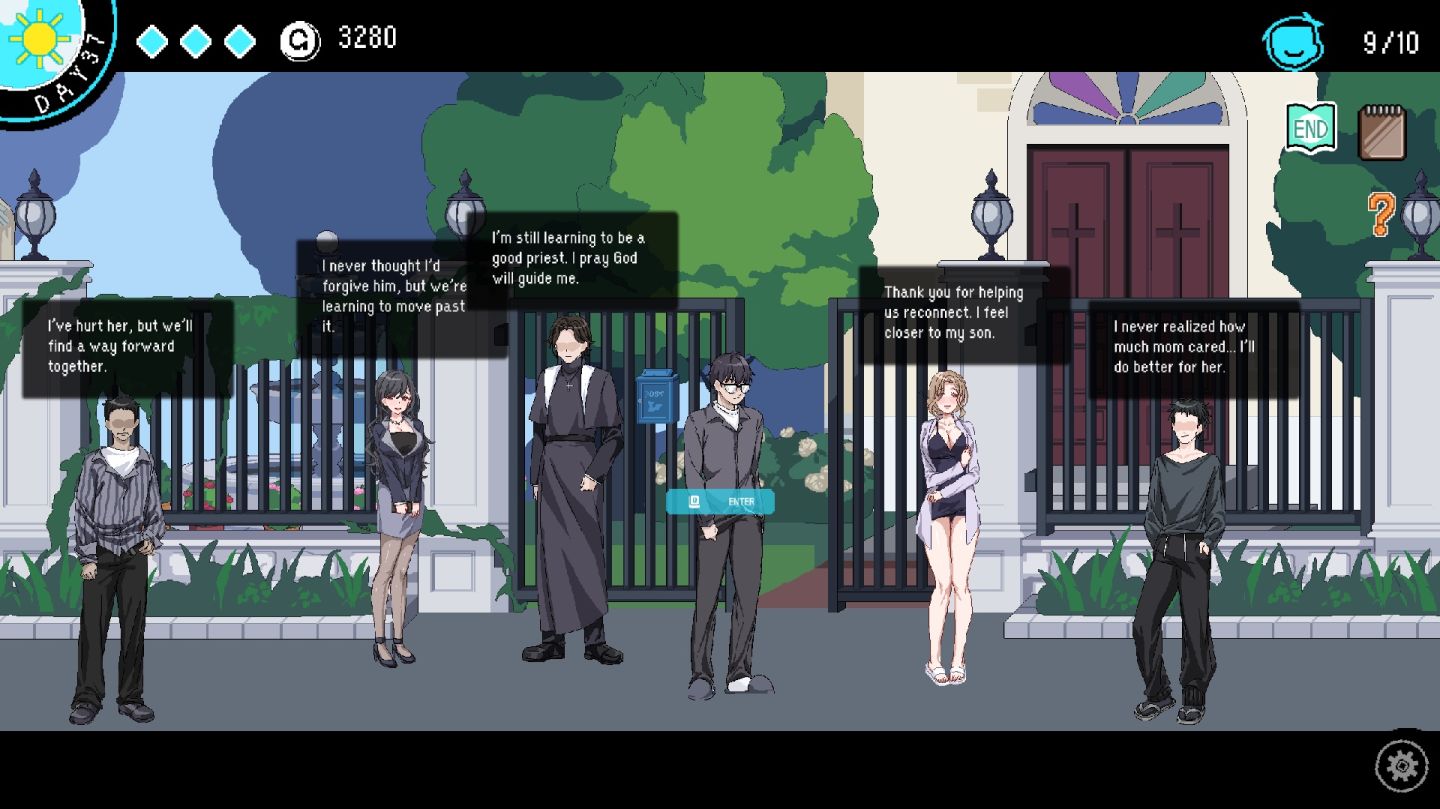Open the settings gear icon
Image resolution: width=1440 pixels, height=809 pixels.
[x=1401, y=766]
